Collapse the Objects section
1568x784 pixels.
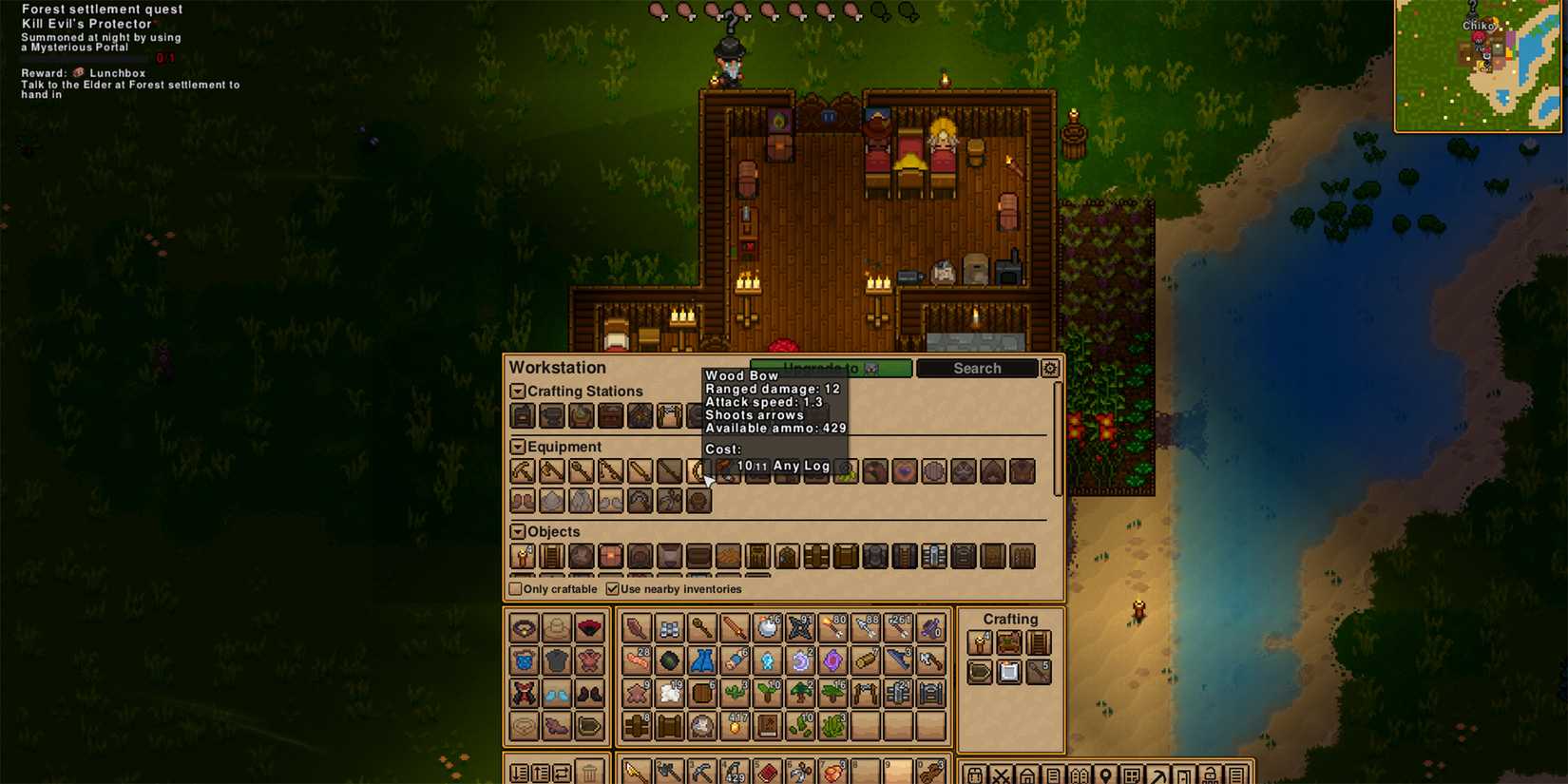coord(516,532)
